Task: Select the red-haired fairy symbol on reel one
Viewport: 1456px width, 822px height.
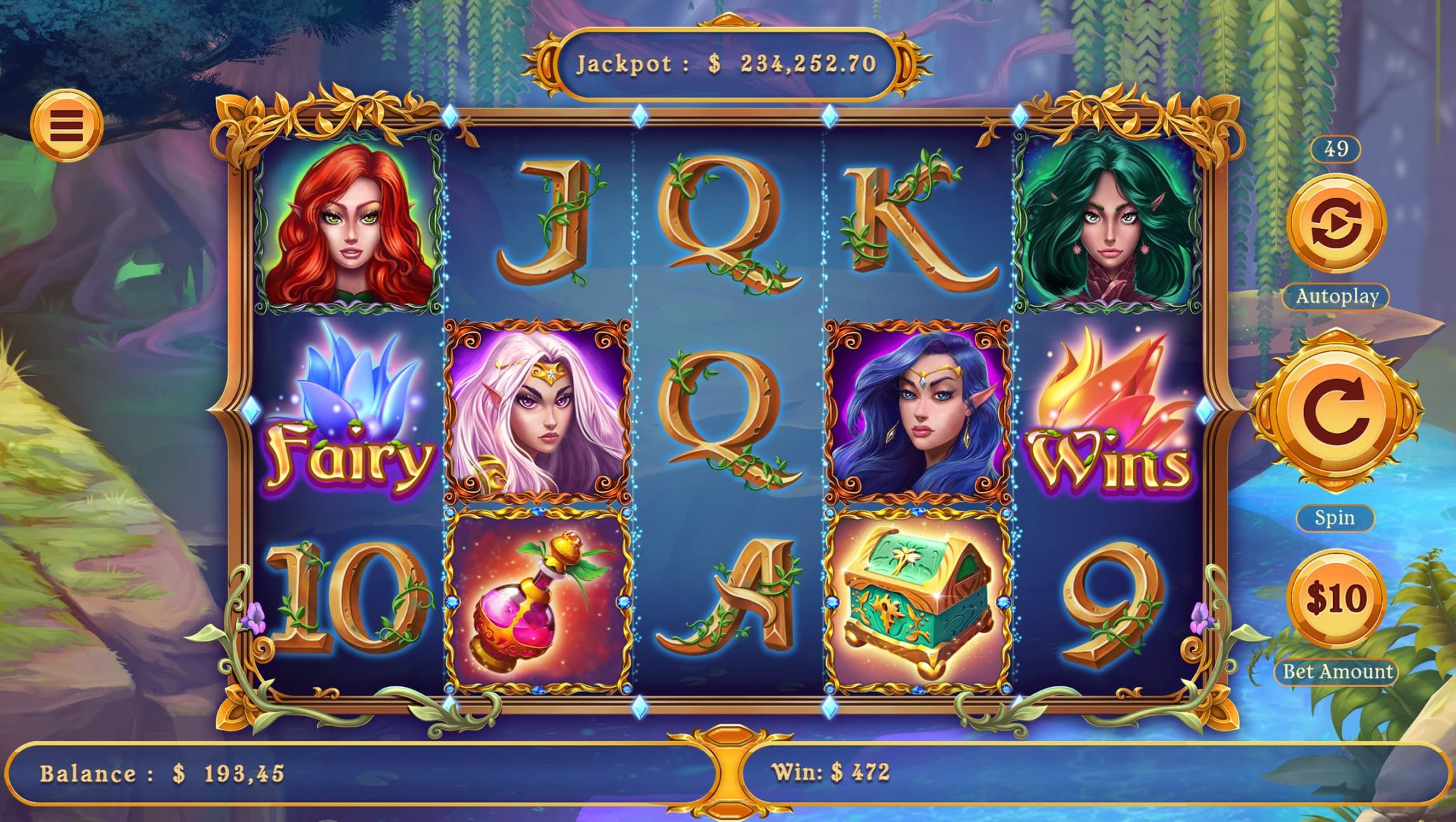Action: click(349, 229)
